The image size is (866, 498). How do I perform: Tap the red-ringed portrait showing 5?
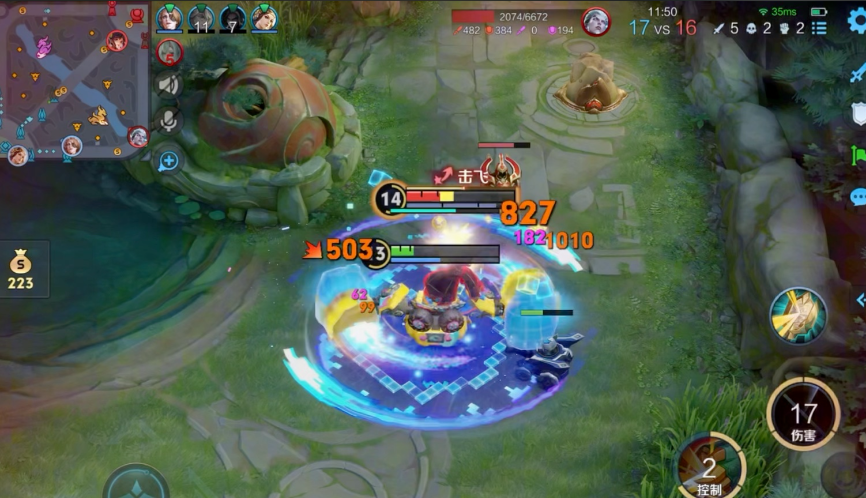click(x=169, y=51)
